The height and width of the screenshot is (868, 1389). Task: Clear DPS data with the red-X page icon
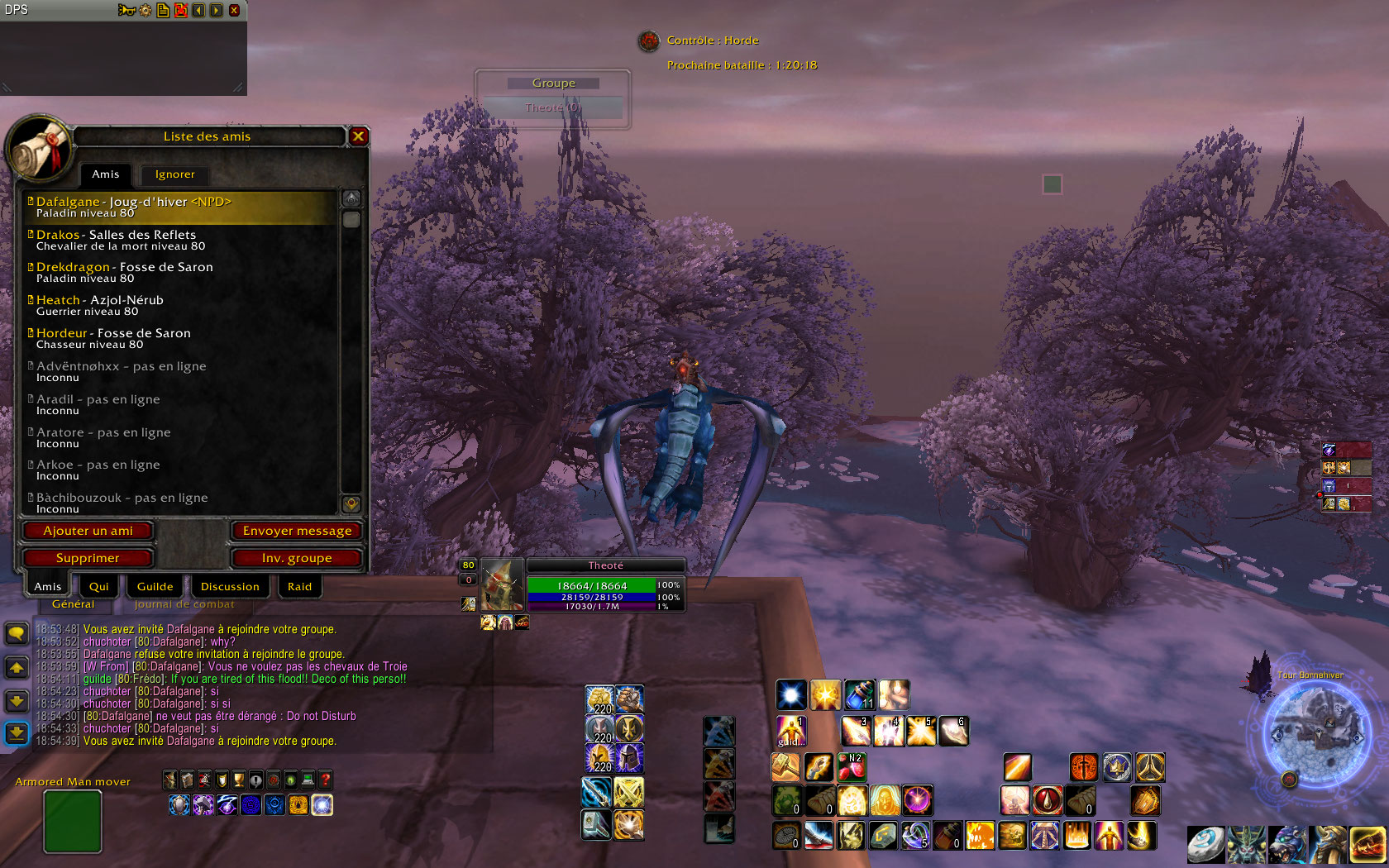tap(180, 10)
